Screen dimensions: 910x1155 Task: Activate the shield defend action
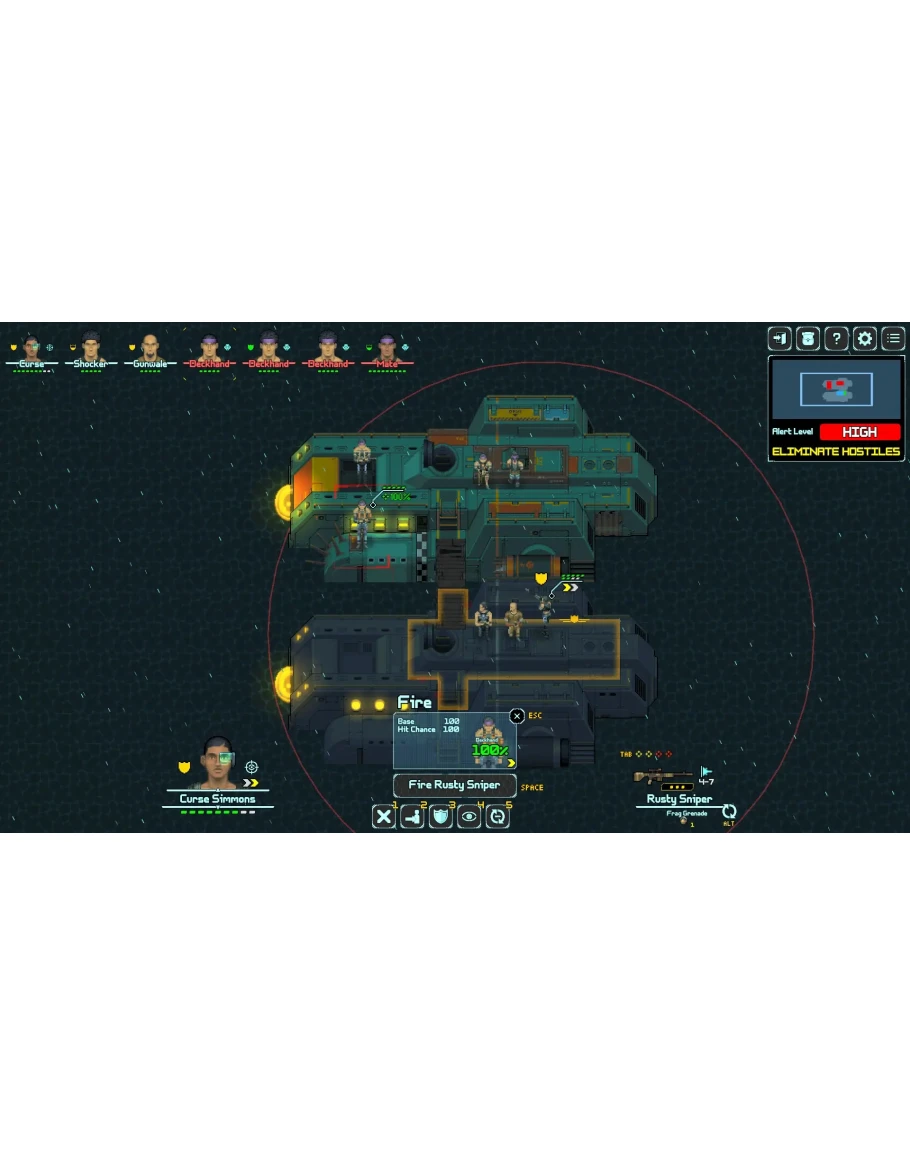(441, 816)
